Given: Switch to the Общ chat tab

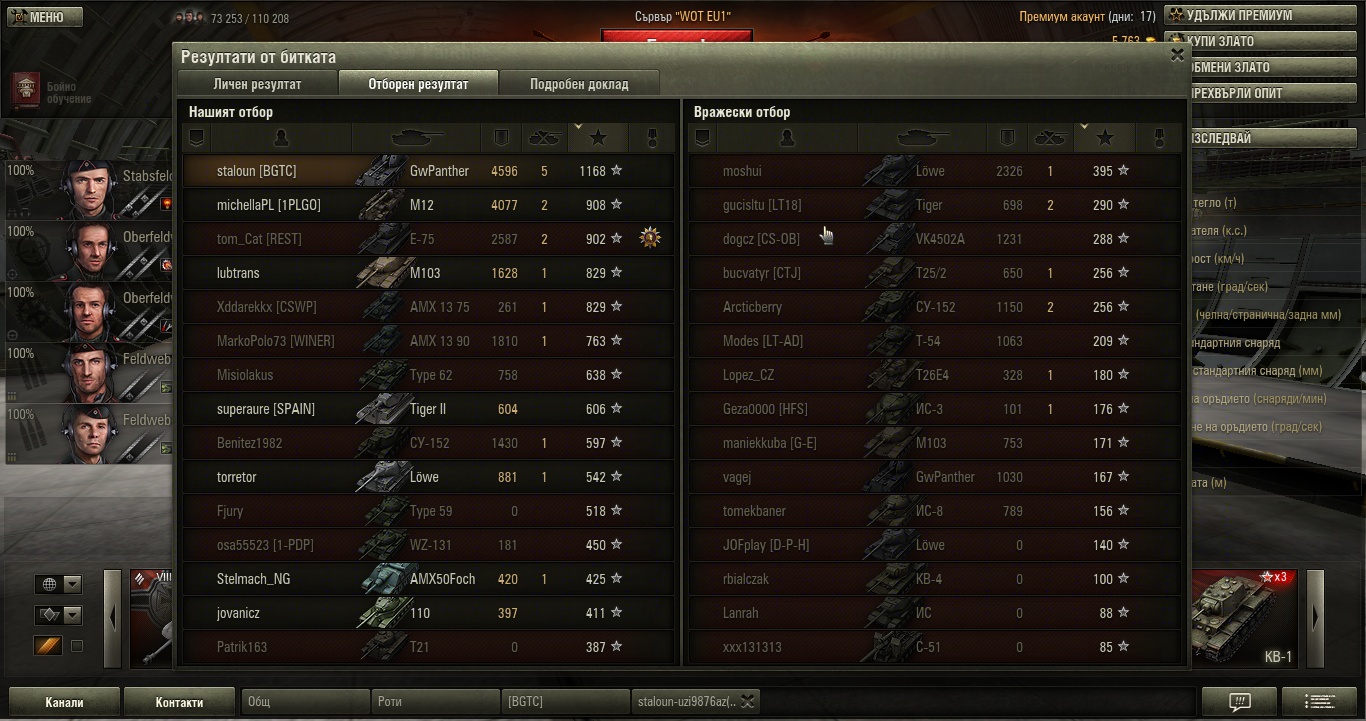Looking at the screenshot, I should (305, 702).
